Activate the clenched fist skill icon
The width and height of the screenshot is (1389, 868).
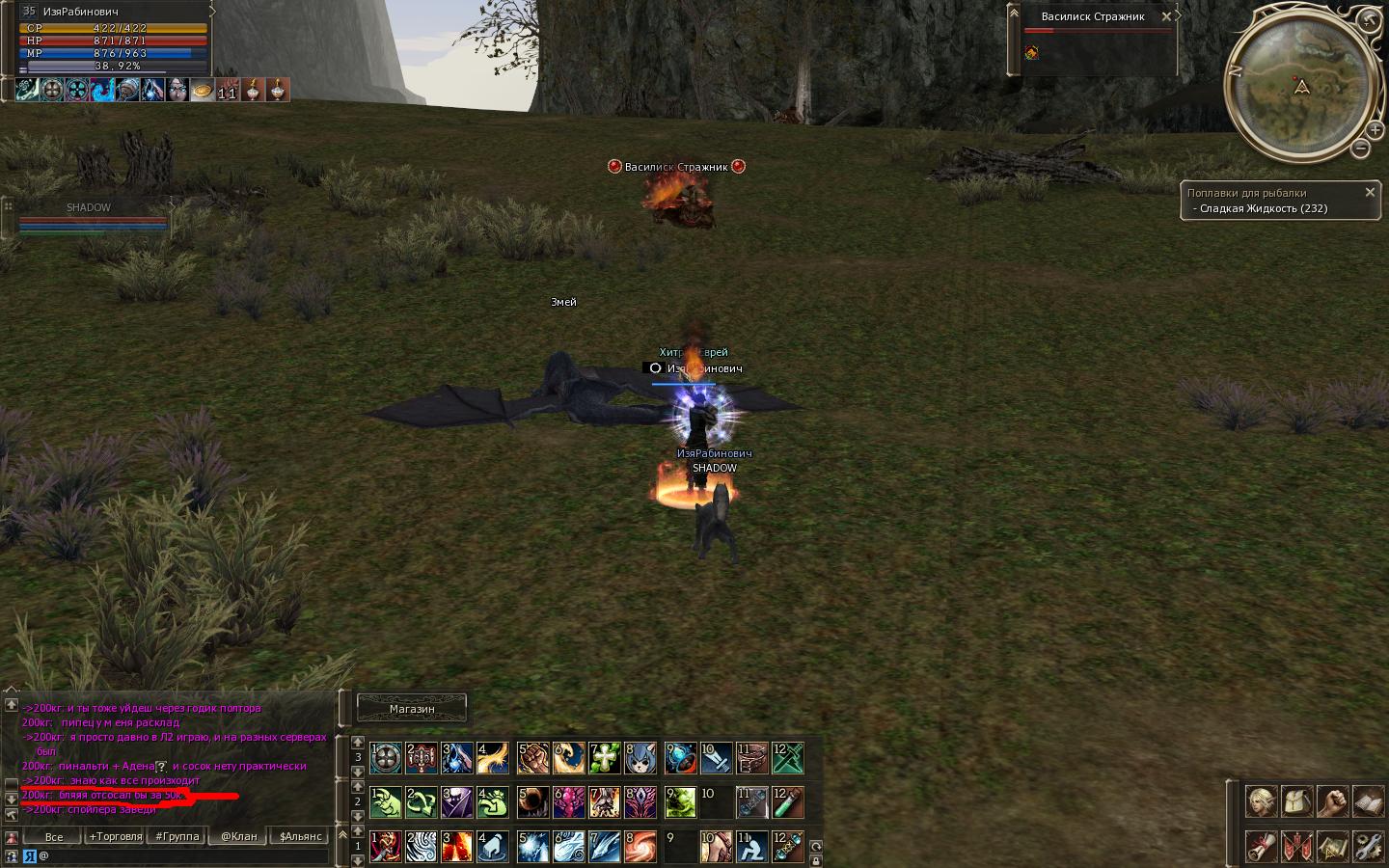(533, 757)
